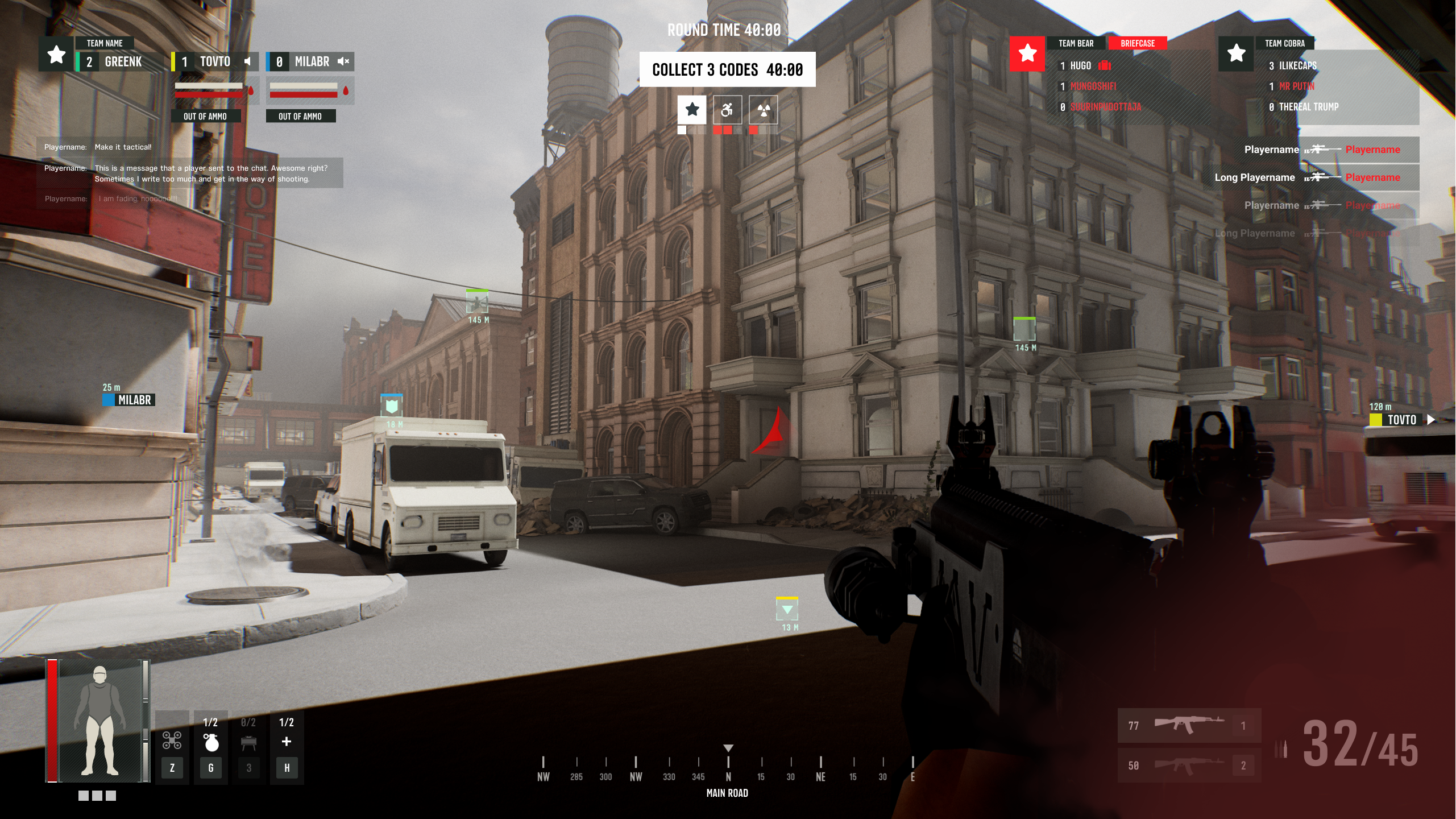Click the MILABR teammate marker
Screen dimensions: 1456x819
129,400
